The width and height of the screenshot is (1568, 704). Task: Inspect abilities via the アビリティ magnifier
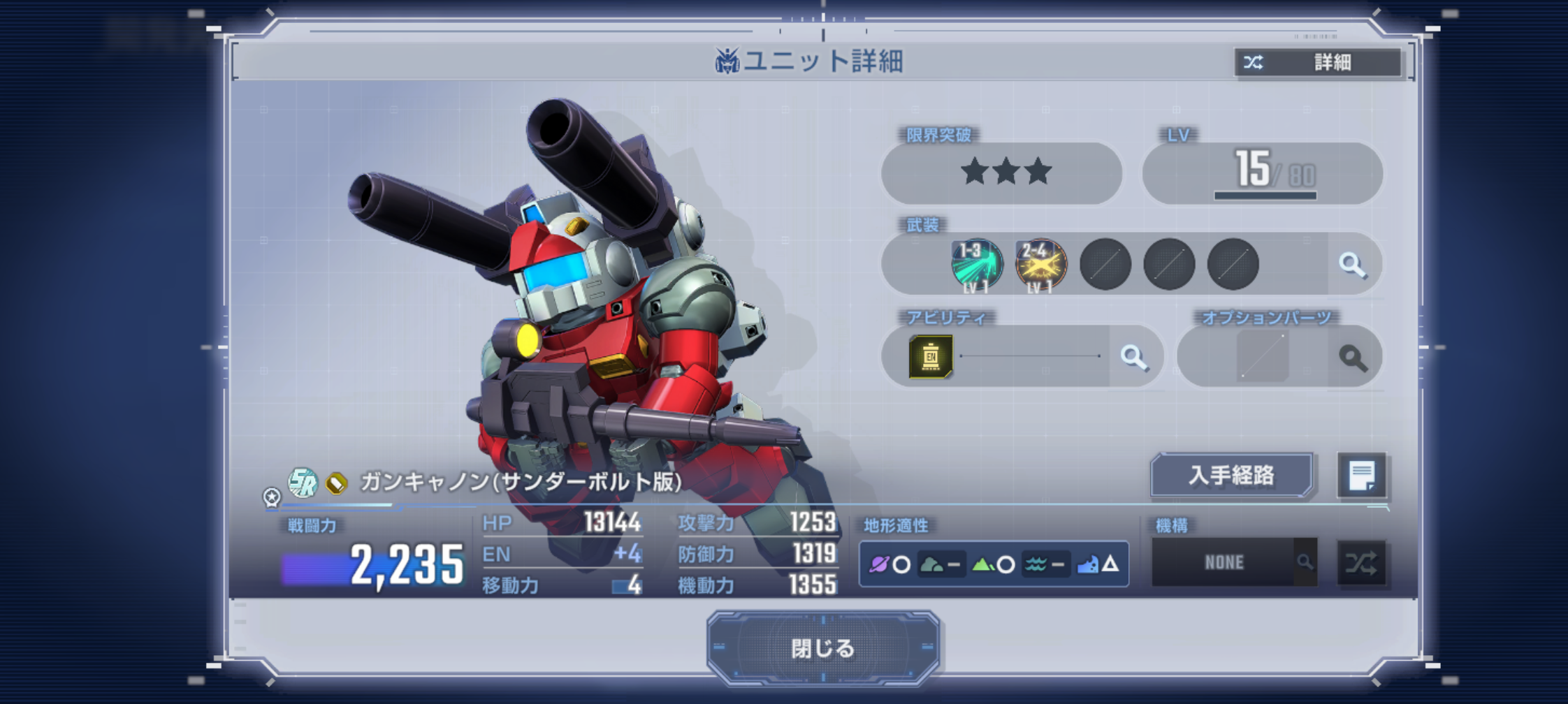click(x=1133, y=357)
